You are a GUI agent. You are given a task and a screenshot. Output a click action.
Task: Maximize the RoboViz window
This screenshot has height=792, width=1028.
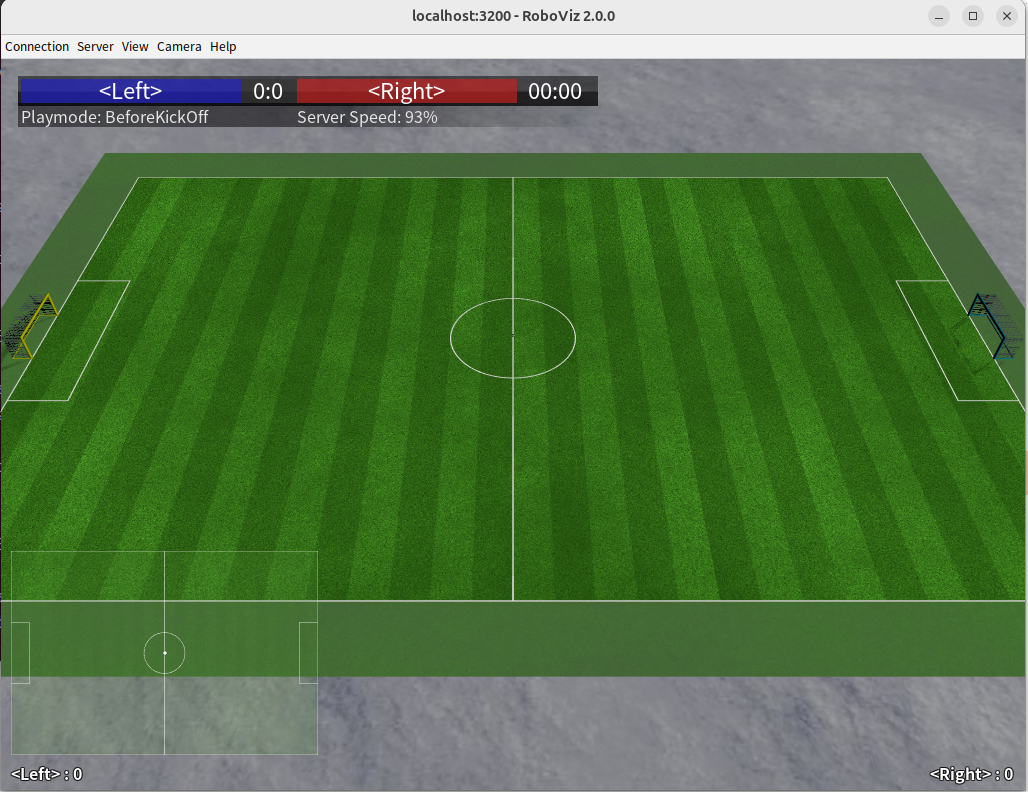tap(972, 15)
